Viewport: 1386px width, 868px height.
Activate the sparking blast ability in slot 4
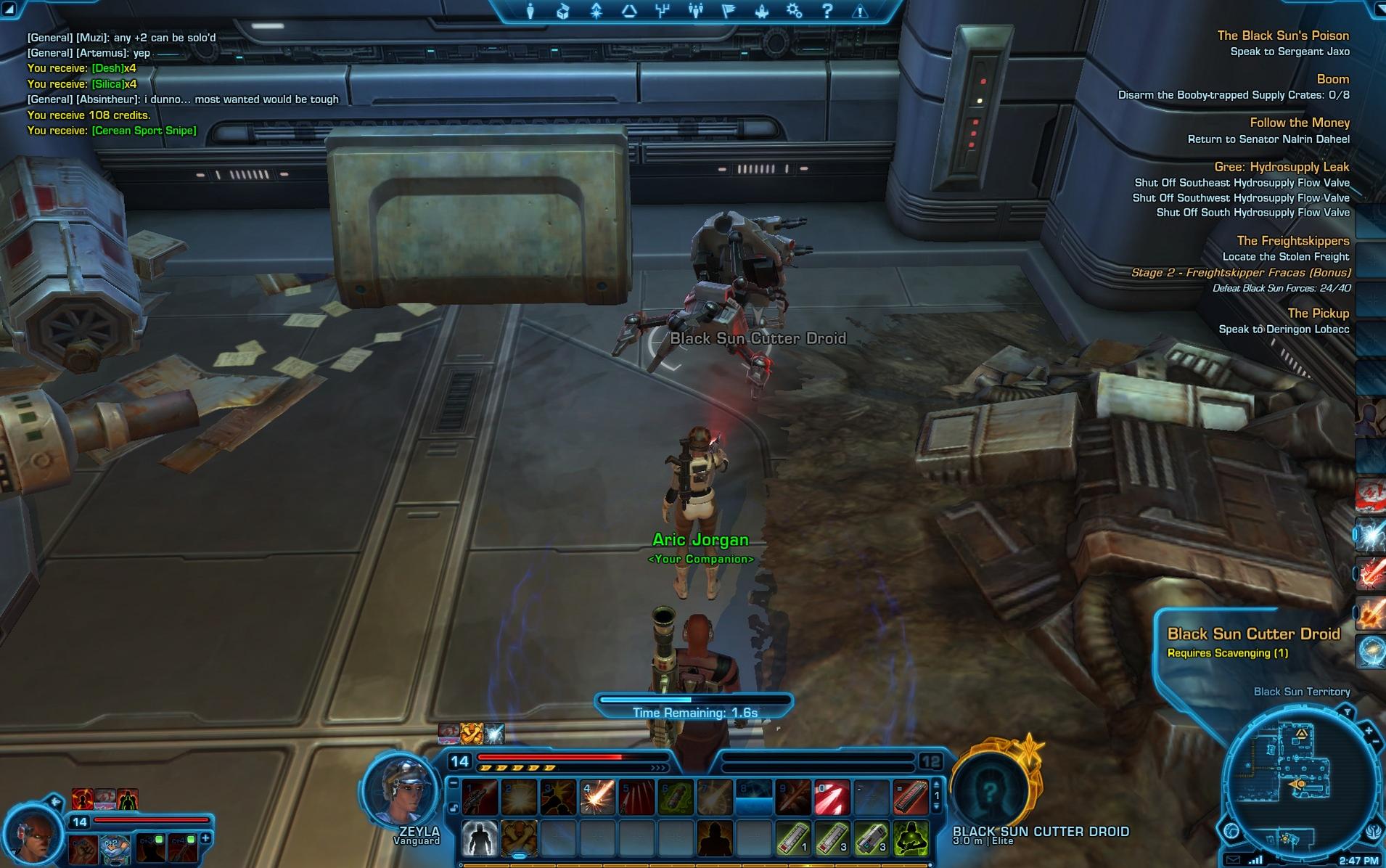[x=598, y=798]
